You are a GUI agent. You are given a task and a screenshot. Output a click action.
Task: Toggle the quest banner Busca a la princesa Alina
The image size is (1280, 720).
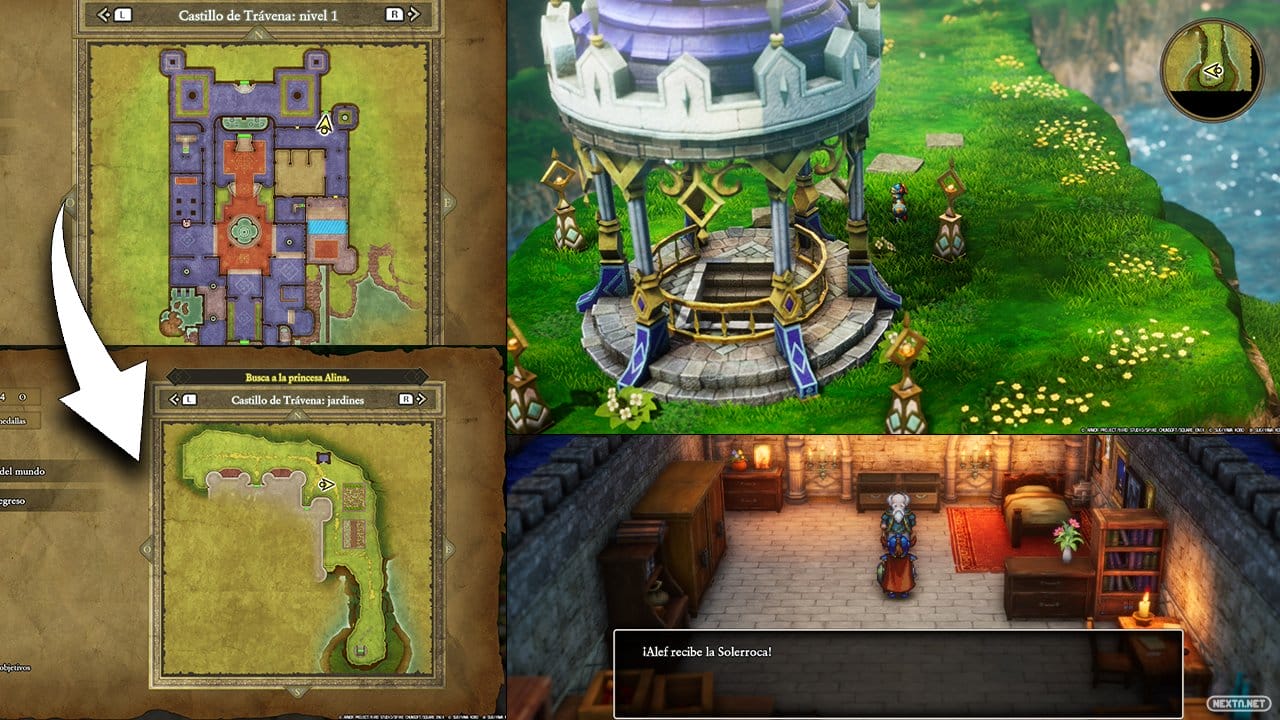coord(296,377)
